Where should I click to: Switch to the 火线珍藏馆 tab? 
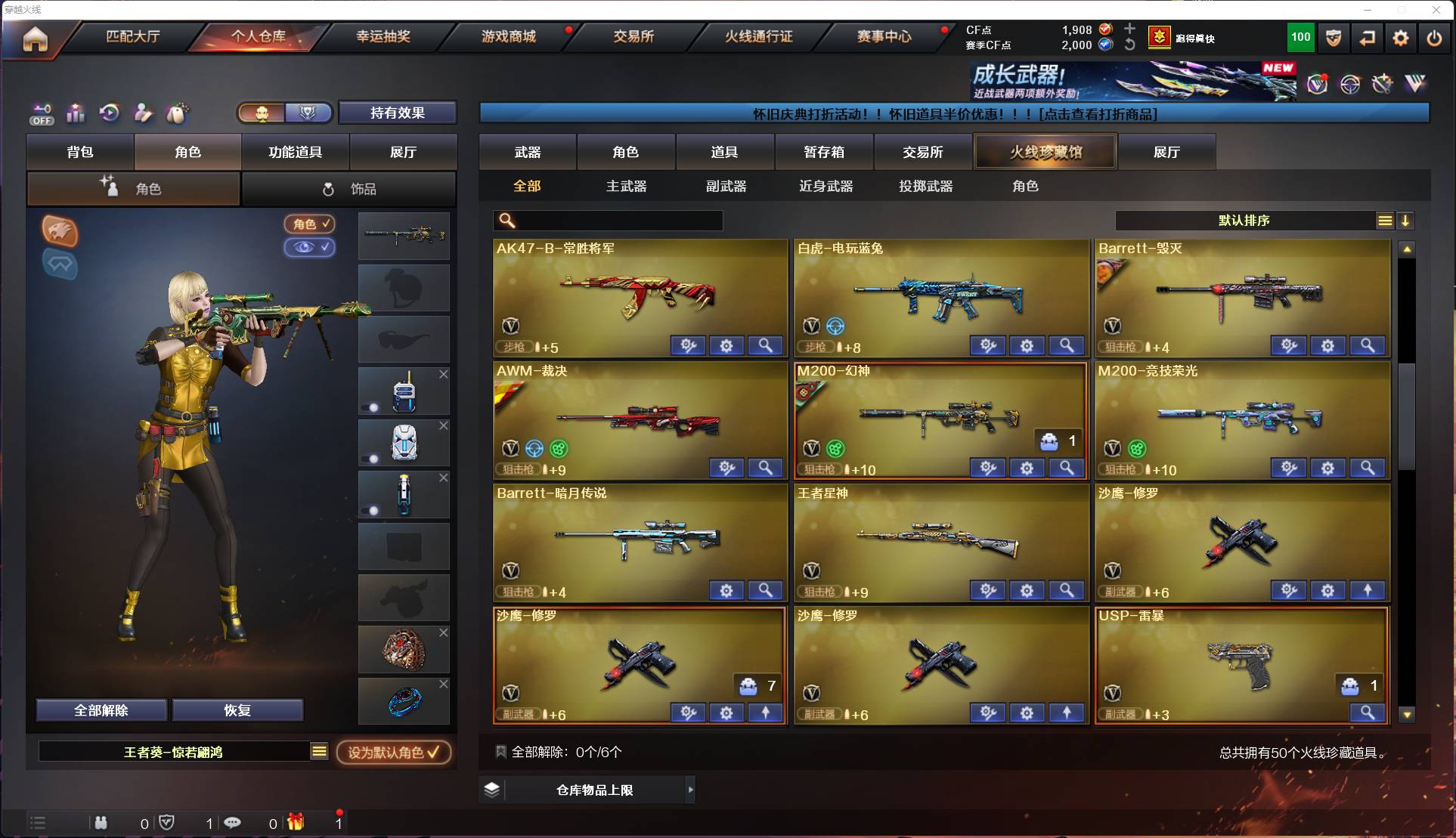pos(1045,151)
